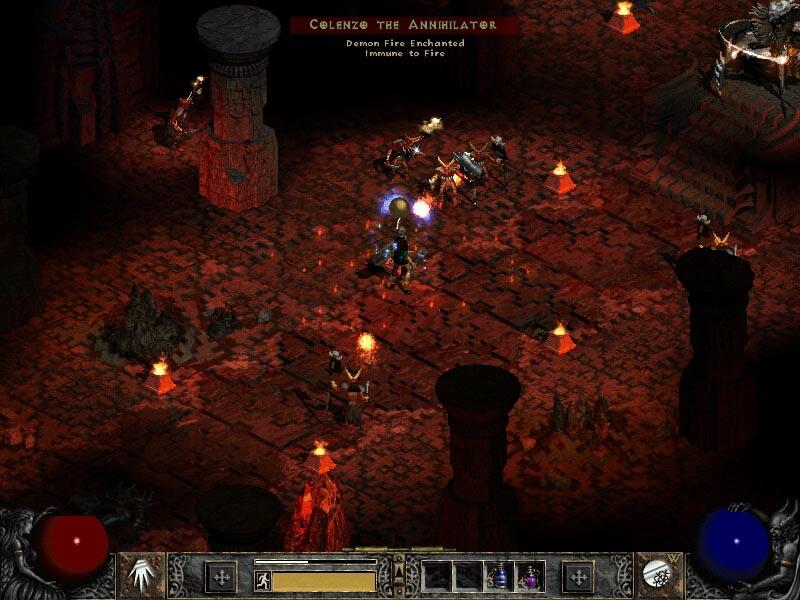Drink the purple rejuvenation potion from belt
Viewport: 800px width, 600px height.
[x=529, y=575]
